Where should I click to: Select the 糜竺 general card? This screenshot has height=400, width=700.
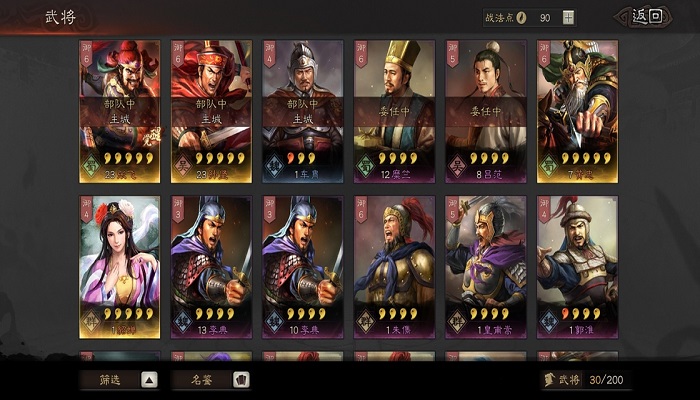[394, 110]
